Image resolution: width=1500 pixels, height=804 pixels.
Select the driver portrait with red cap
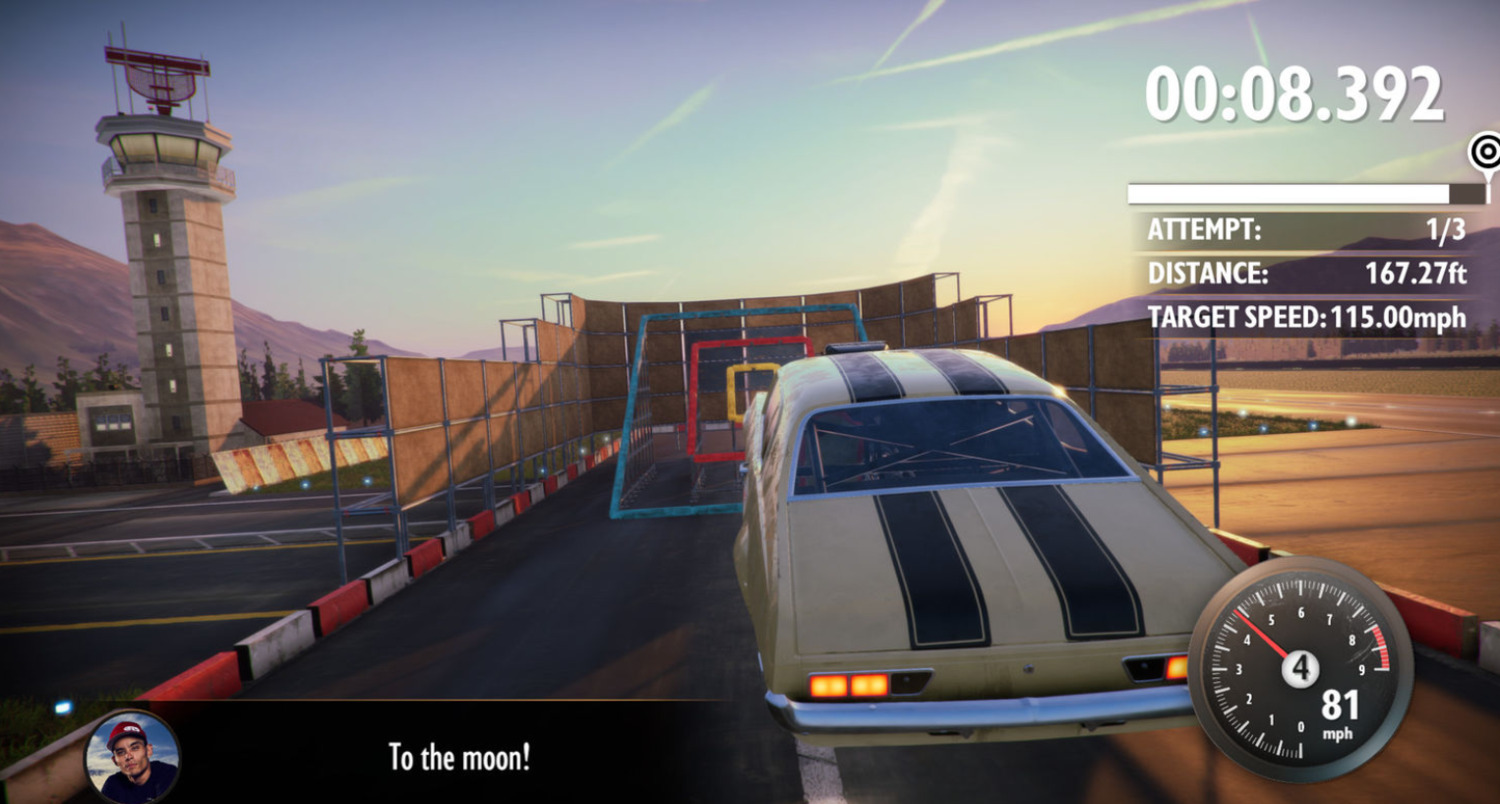132,757
